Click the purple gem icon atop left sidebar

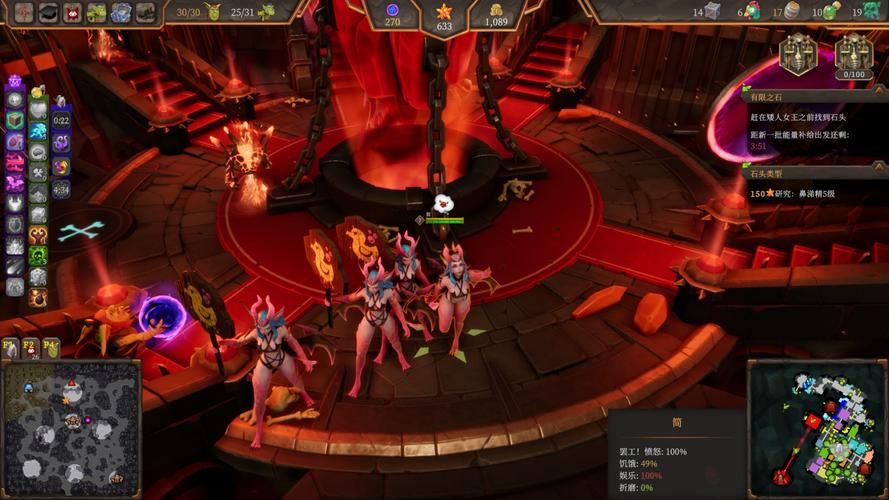(14, 81)
